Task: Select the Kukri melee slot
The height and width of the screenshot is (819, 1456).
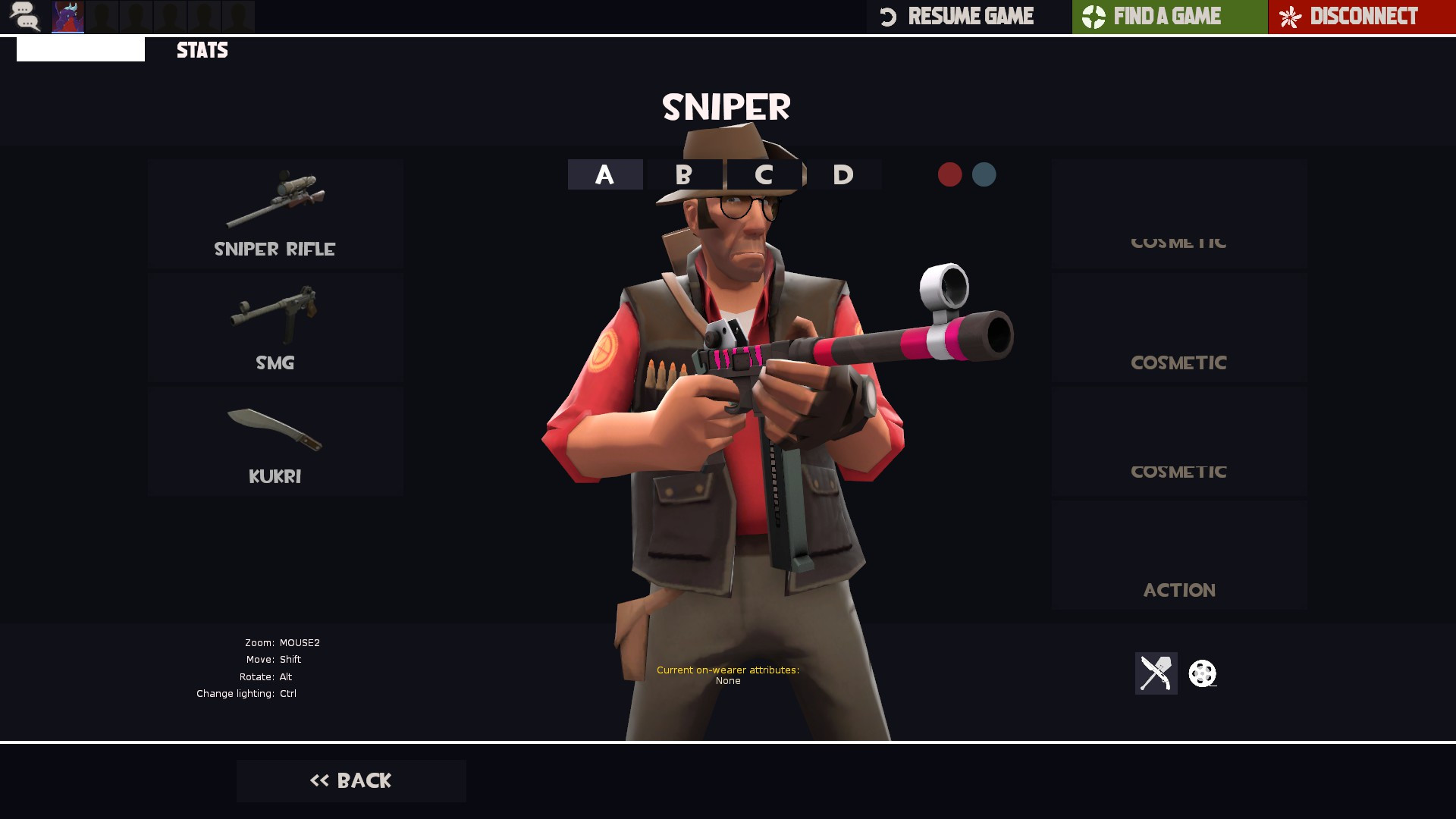Action: 275,441
